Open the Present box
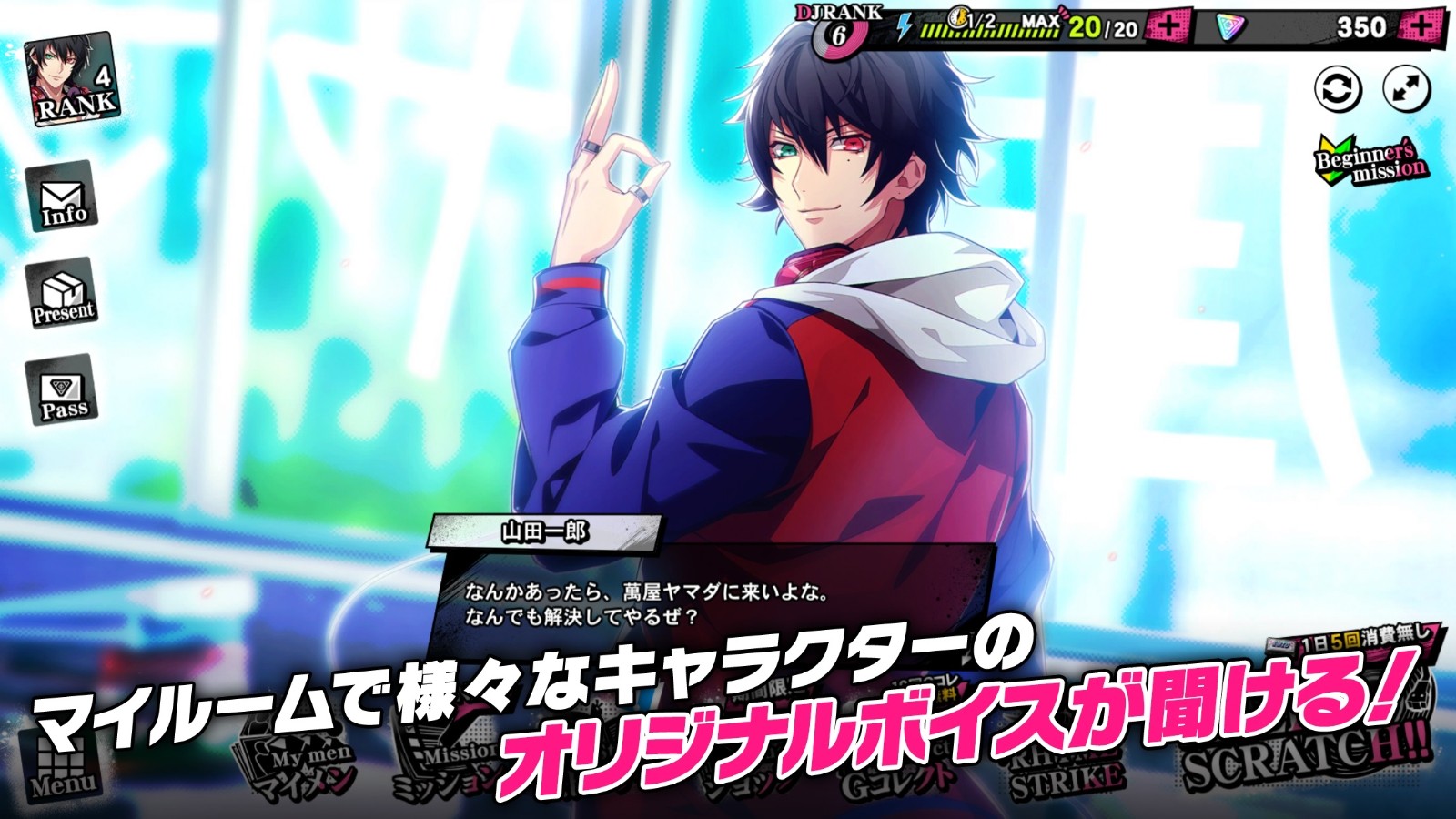Image resolution: width=1456 pixels, height=819 pixels. [x=62, y=294]
